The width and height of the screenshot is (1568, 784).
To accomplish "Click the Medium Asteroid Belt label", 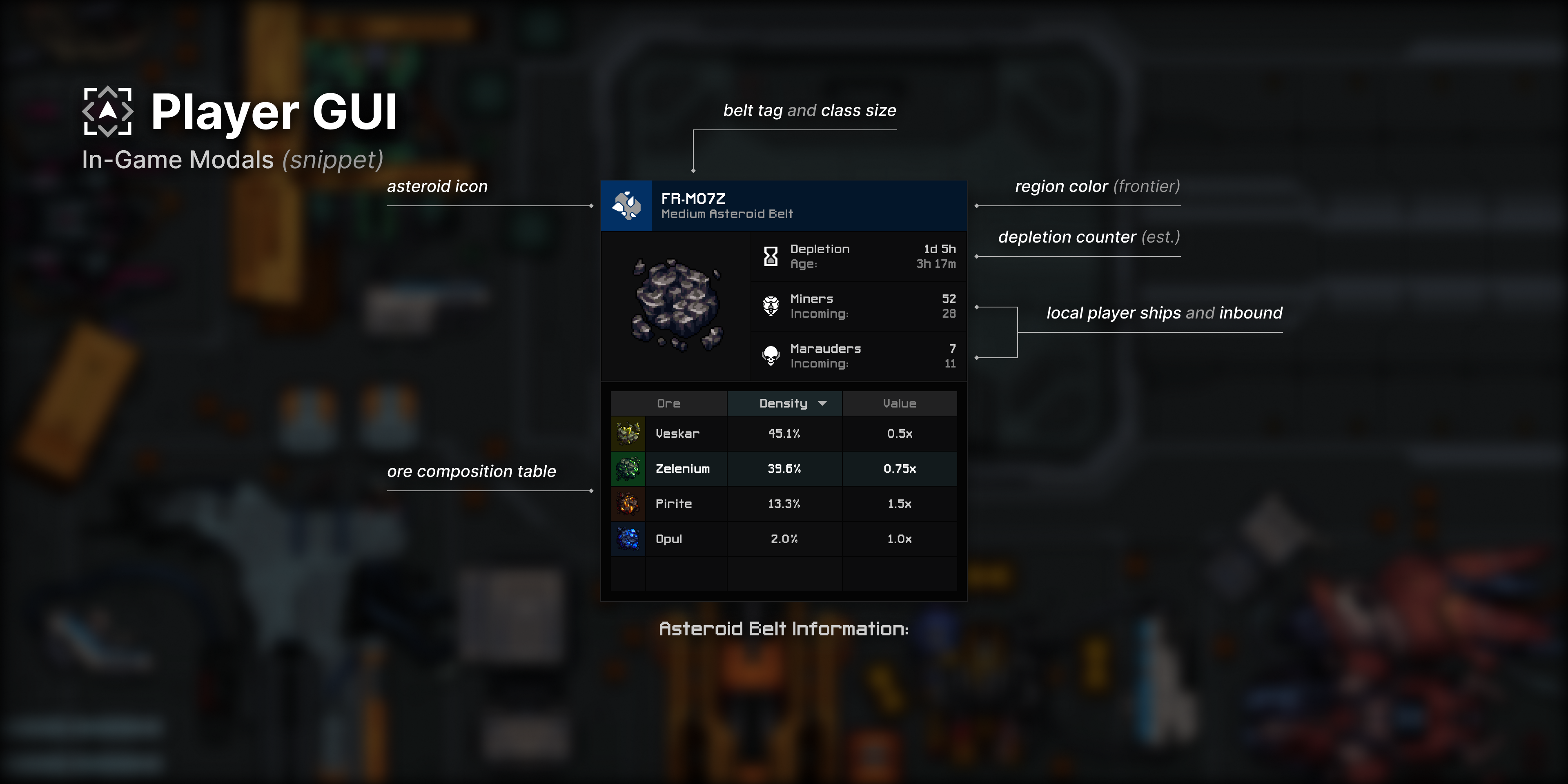I will pos(727,214).
